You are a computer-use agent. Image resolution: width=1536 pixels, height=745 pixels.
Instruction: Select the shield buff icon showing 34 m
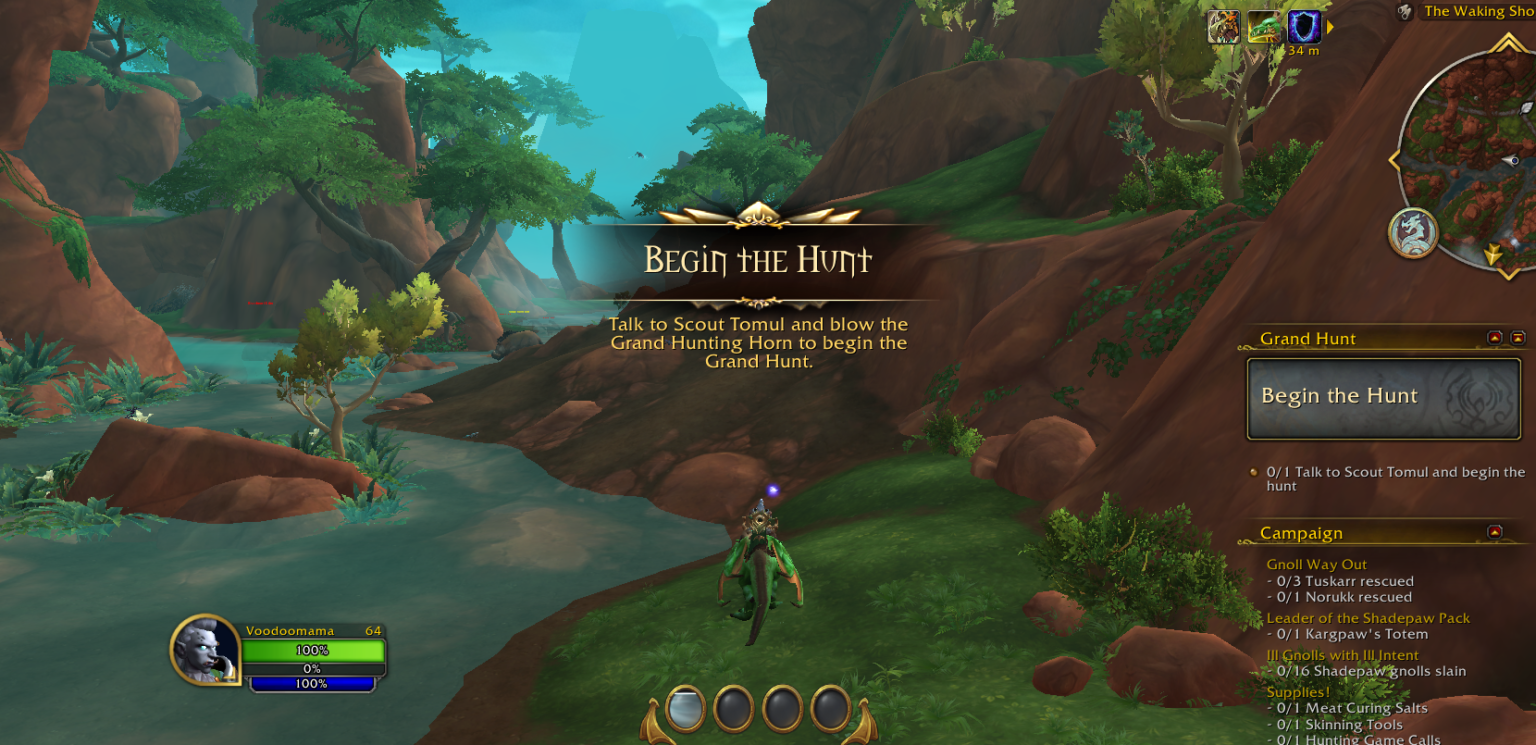point(1305,27)
